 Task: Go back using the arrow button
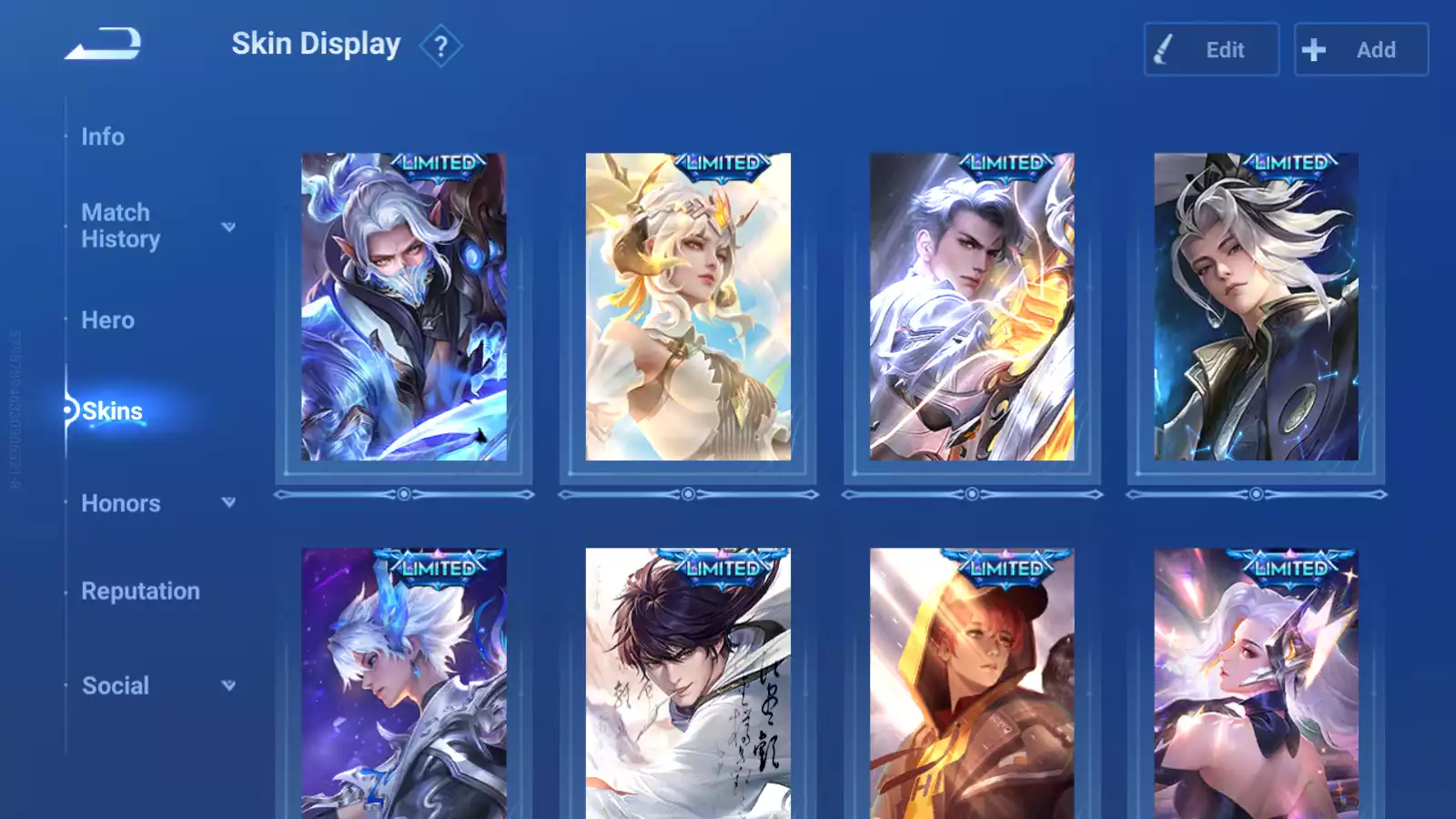(103, 44)
